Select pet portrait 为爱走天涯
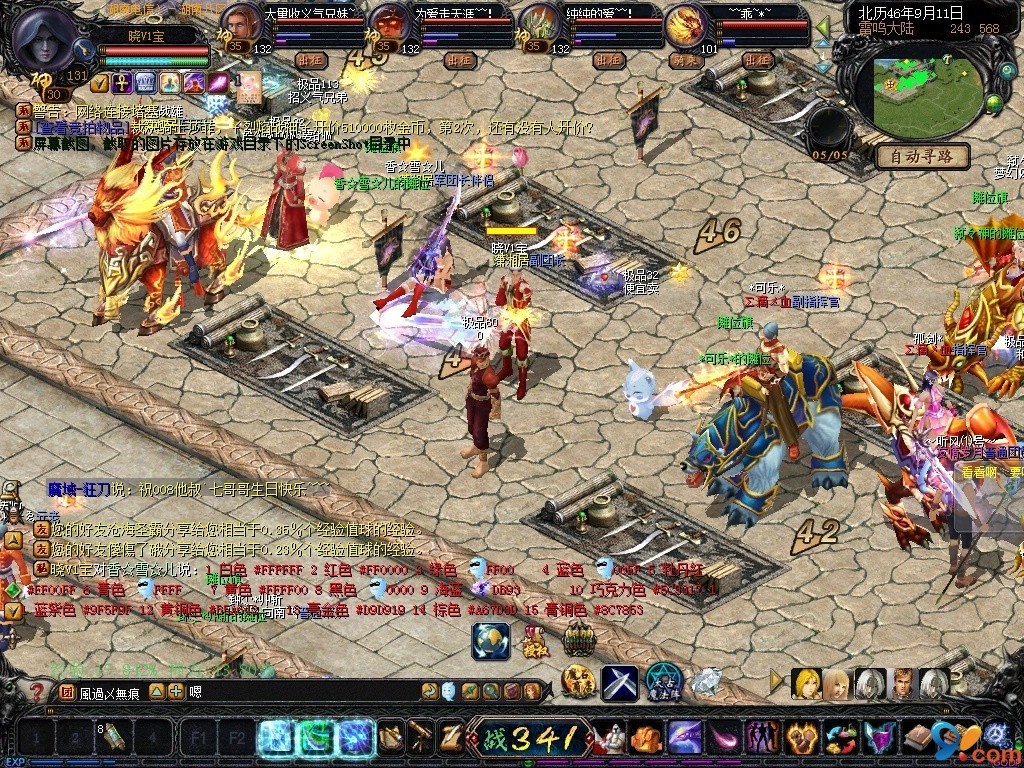This screenshot has width=1024, height=768. [389, 22]
